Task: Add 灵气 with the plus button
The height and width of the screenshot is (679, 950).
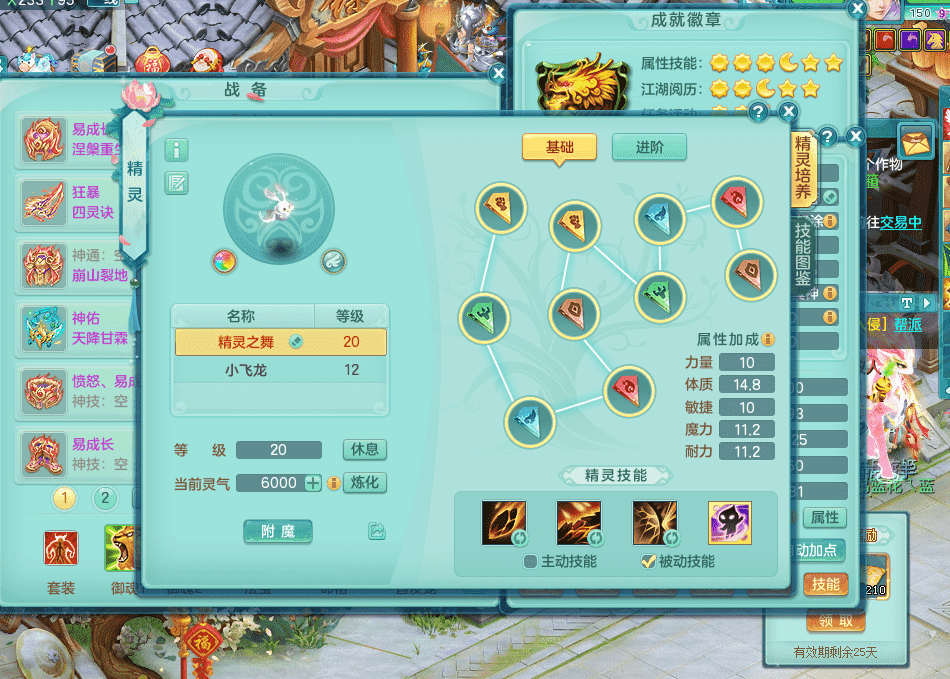Action: [313, 483]
